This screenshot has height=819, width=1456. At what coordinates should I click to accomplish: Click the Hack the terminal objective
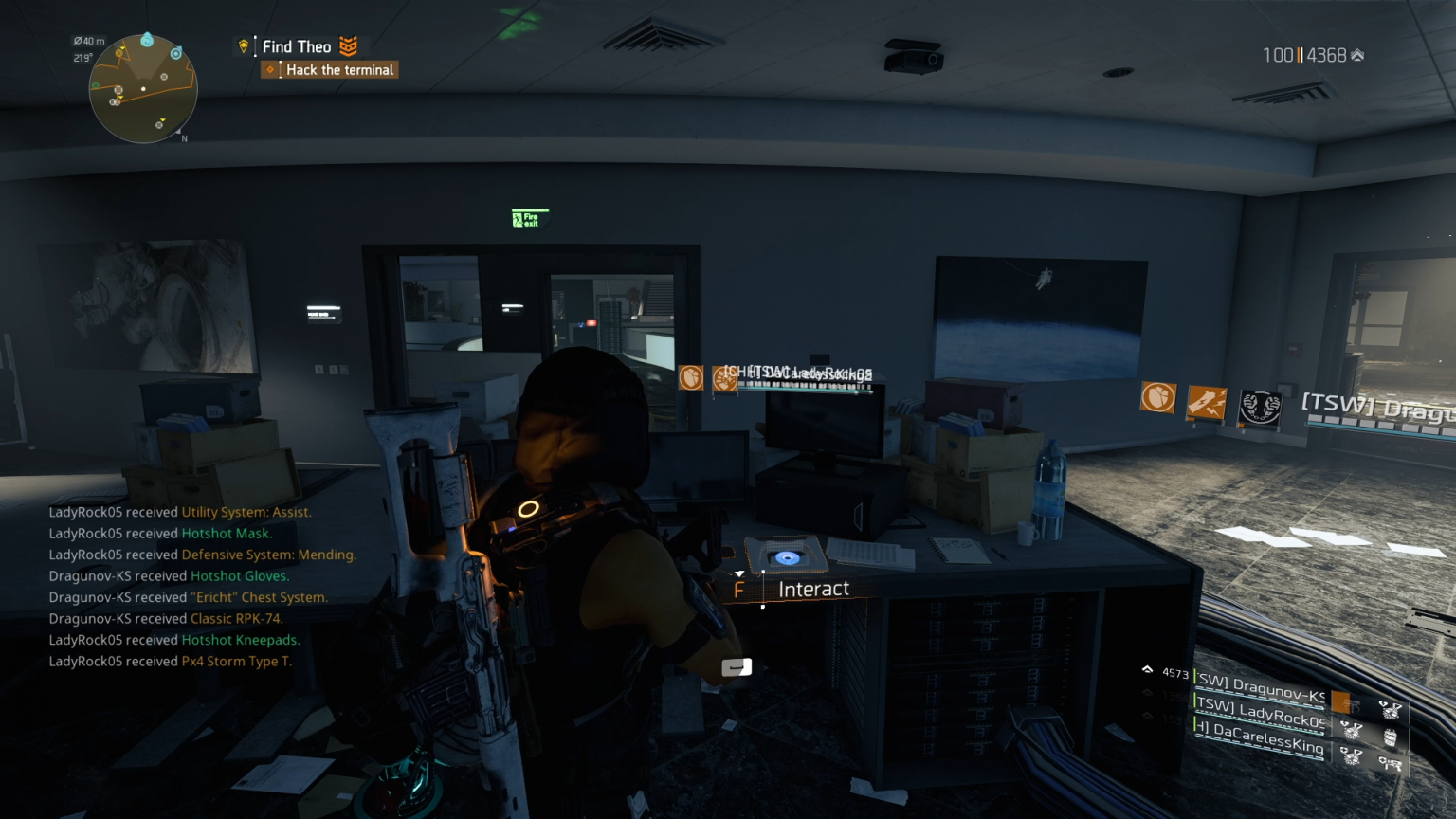coord(339,70)
